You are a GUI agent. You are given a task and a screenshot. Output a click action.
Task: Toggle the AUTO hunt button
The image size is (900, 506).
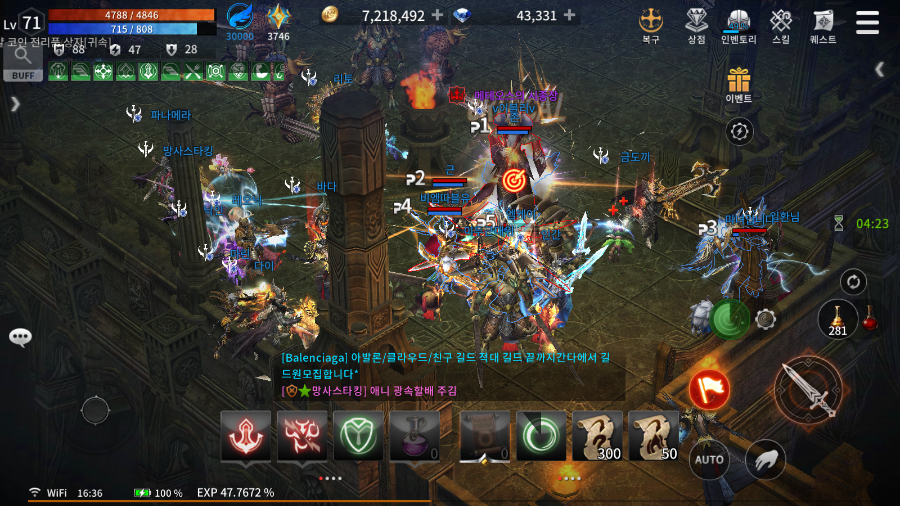709,460
